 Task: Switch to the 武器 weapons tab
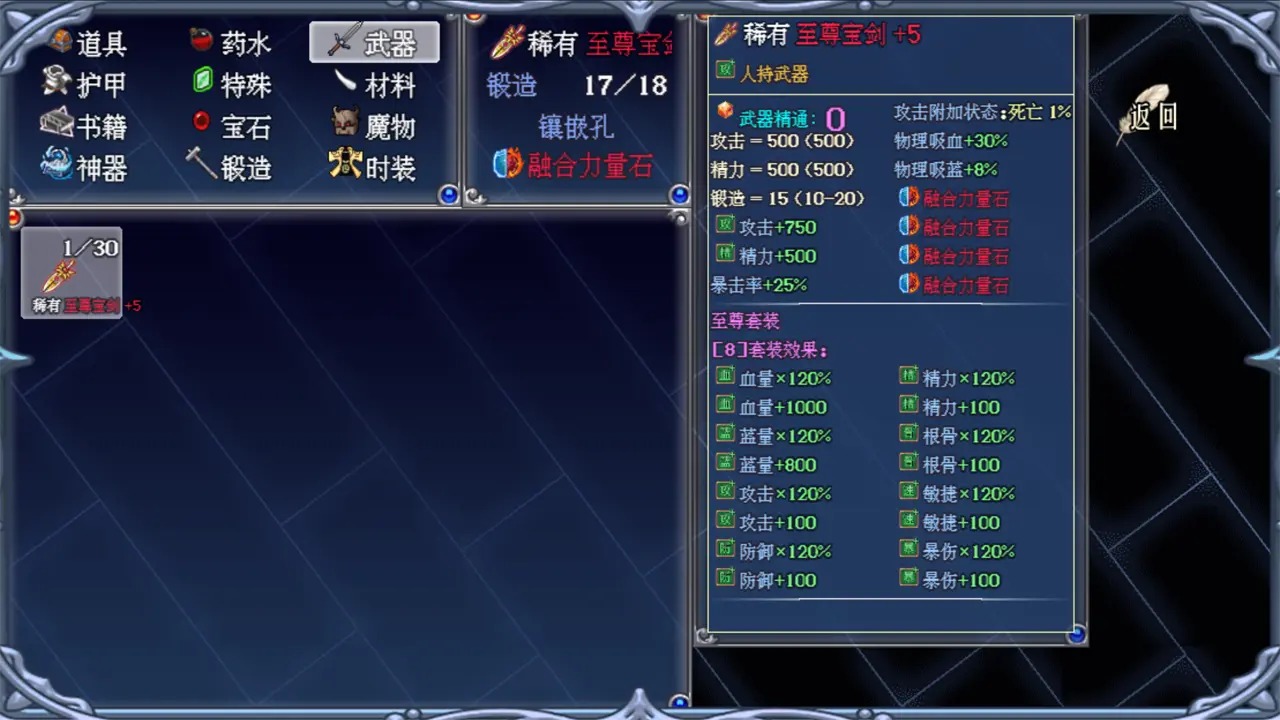click(374, 42)
